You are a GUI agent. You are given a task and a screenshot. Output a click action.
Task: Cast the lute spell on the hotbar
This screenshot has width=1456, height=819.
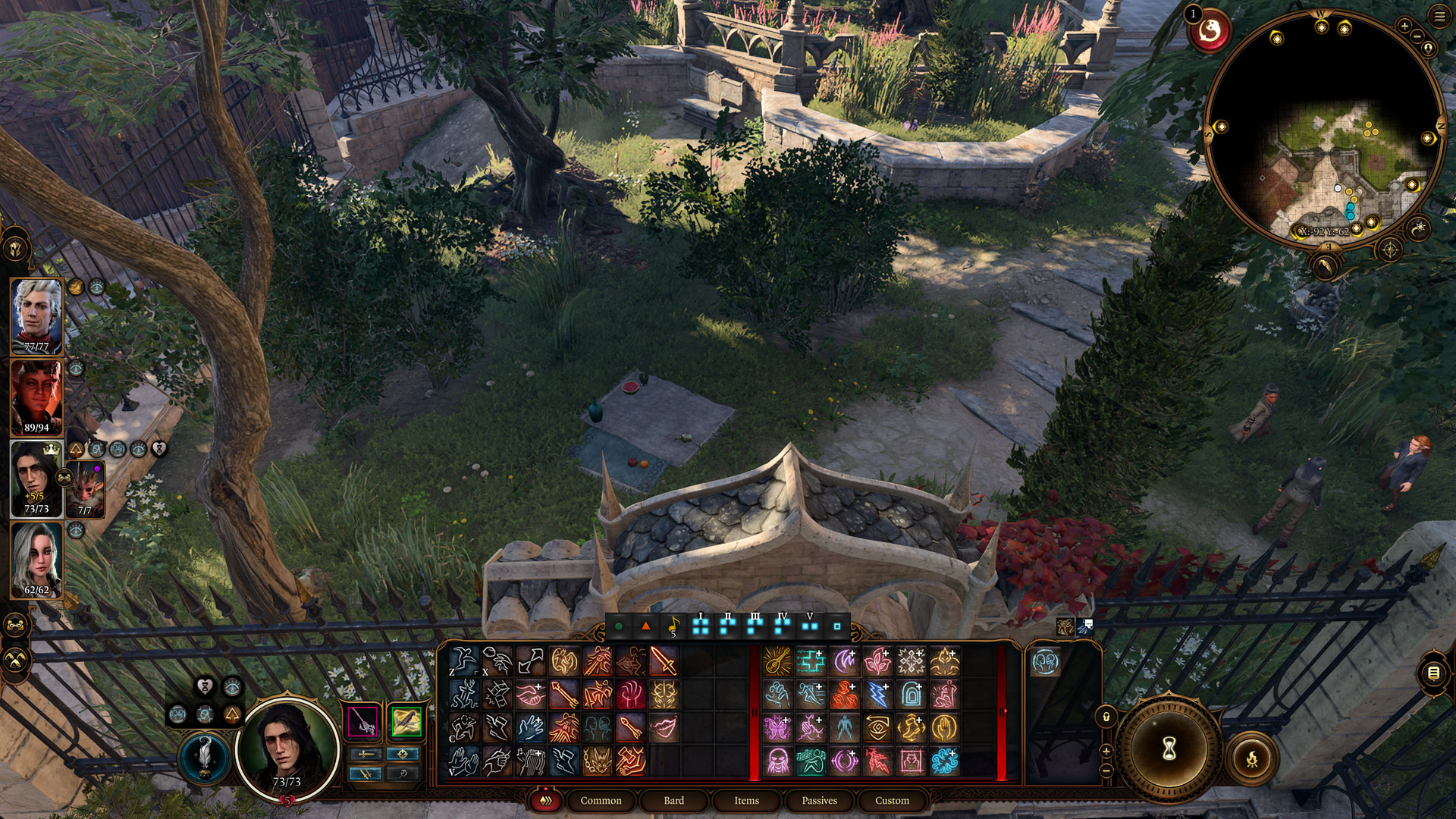[x=777, y=661]
